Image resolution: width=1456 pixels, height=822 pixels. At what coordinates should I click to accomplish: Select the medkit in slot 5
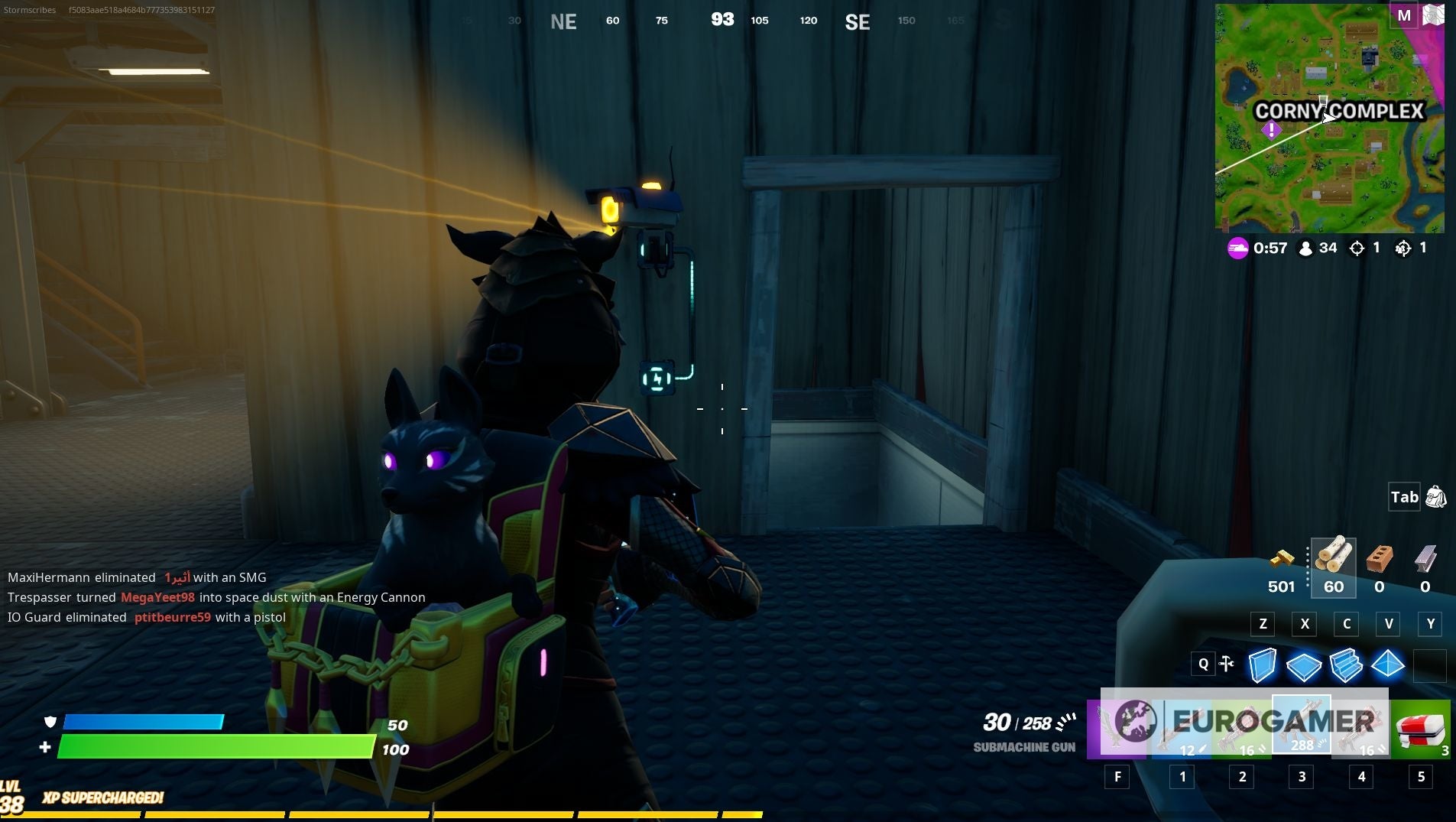pyautogui.click(x=1419, y=726)
